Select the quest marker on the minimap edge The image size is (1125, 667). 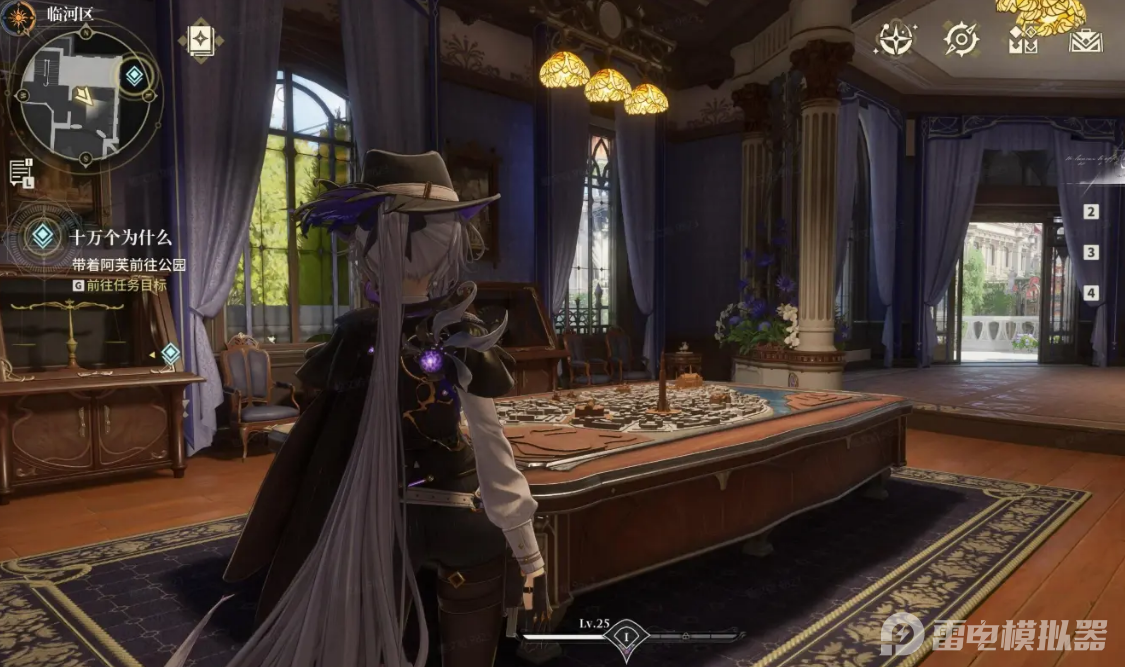click(x=134, y=75)
